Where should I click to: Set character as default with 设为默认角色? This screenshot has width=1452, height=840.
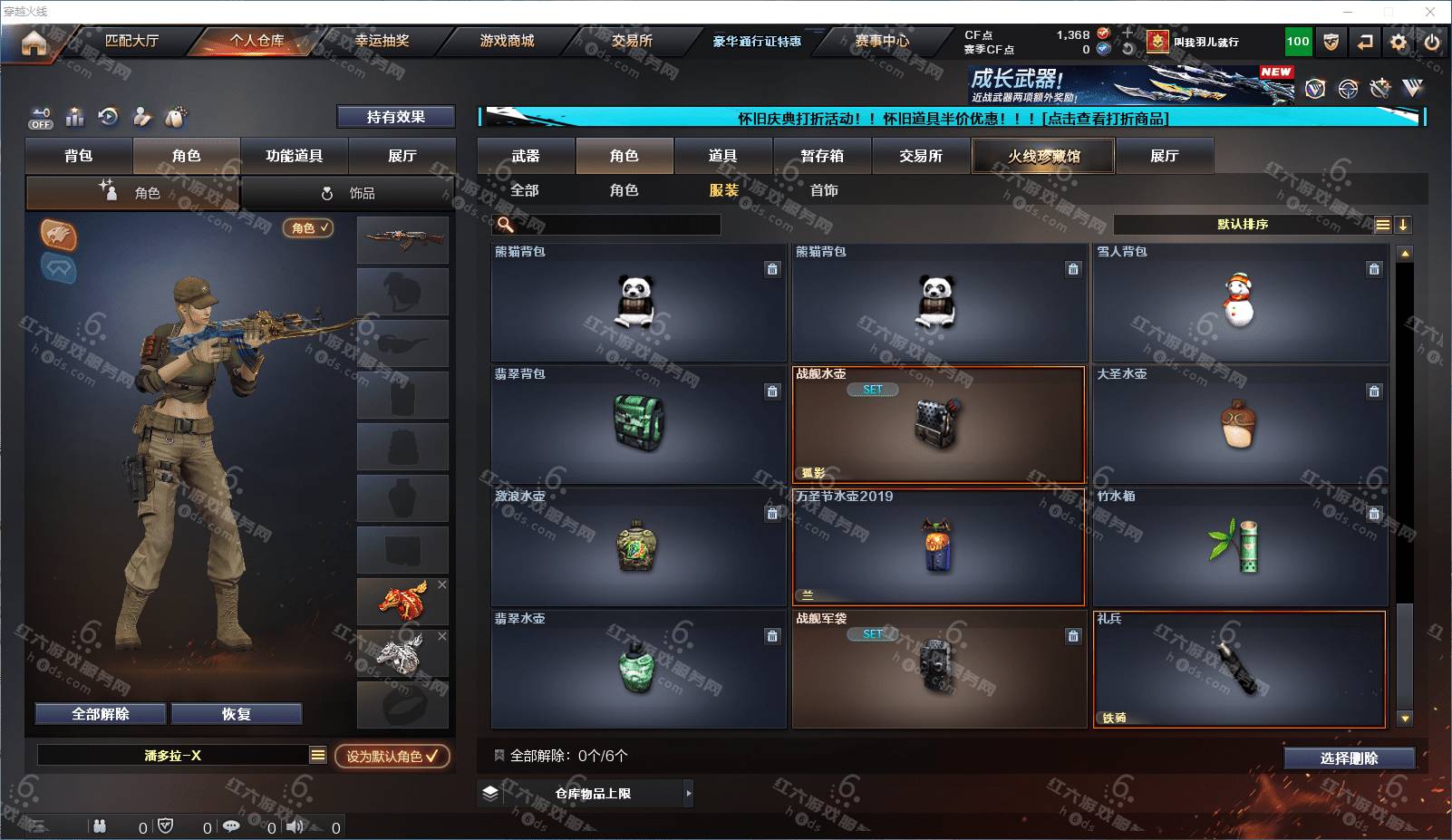pos(392,756)
